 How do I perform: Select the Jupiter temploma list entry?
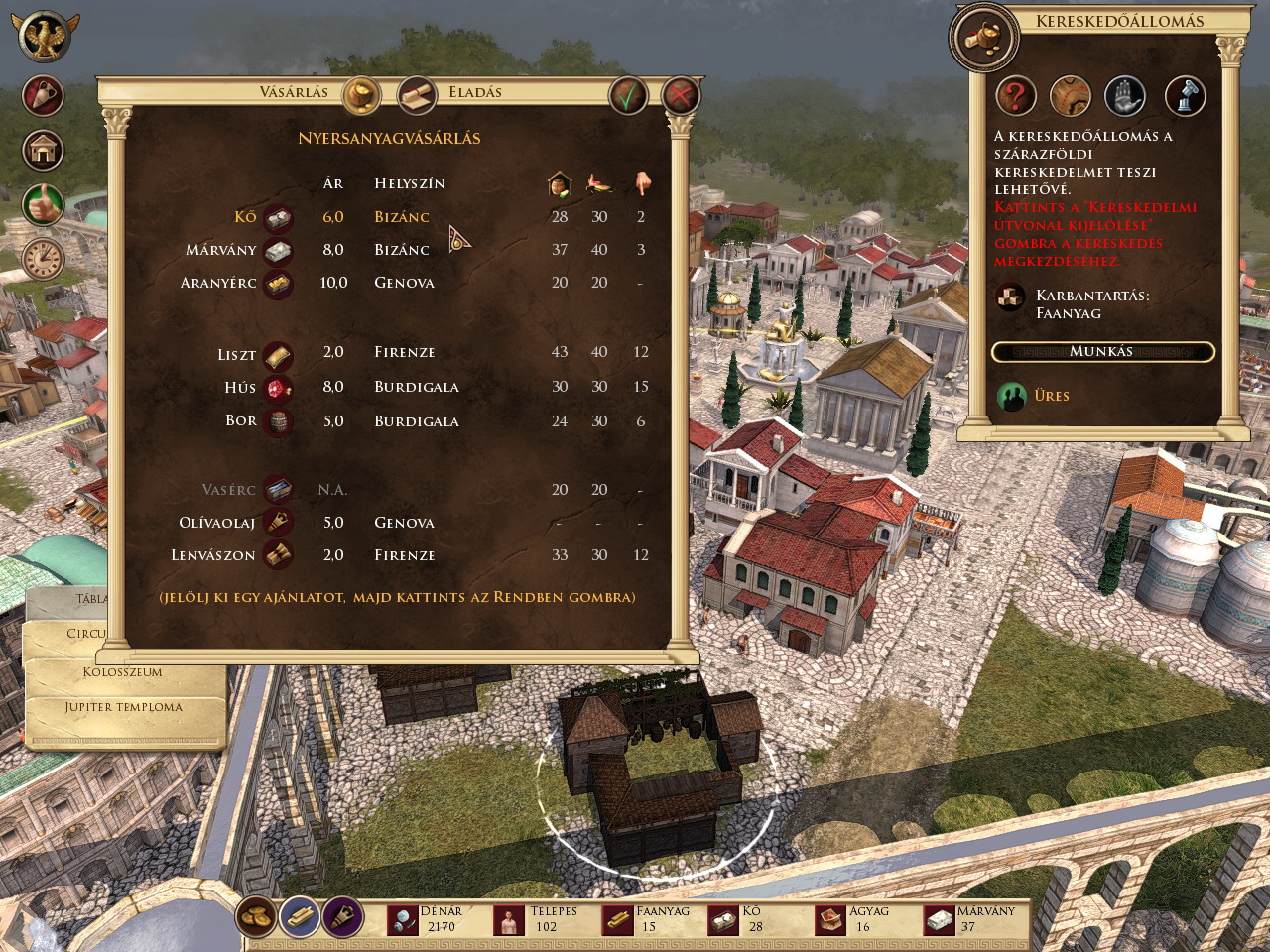124,707
